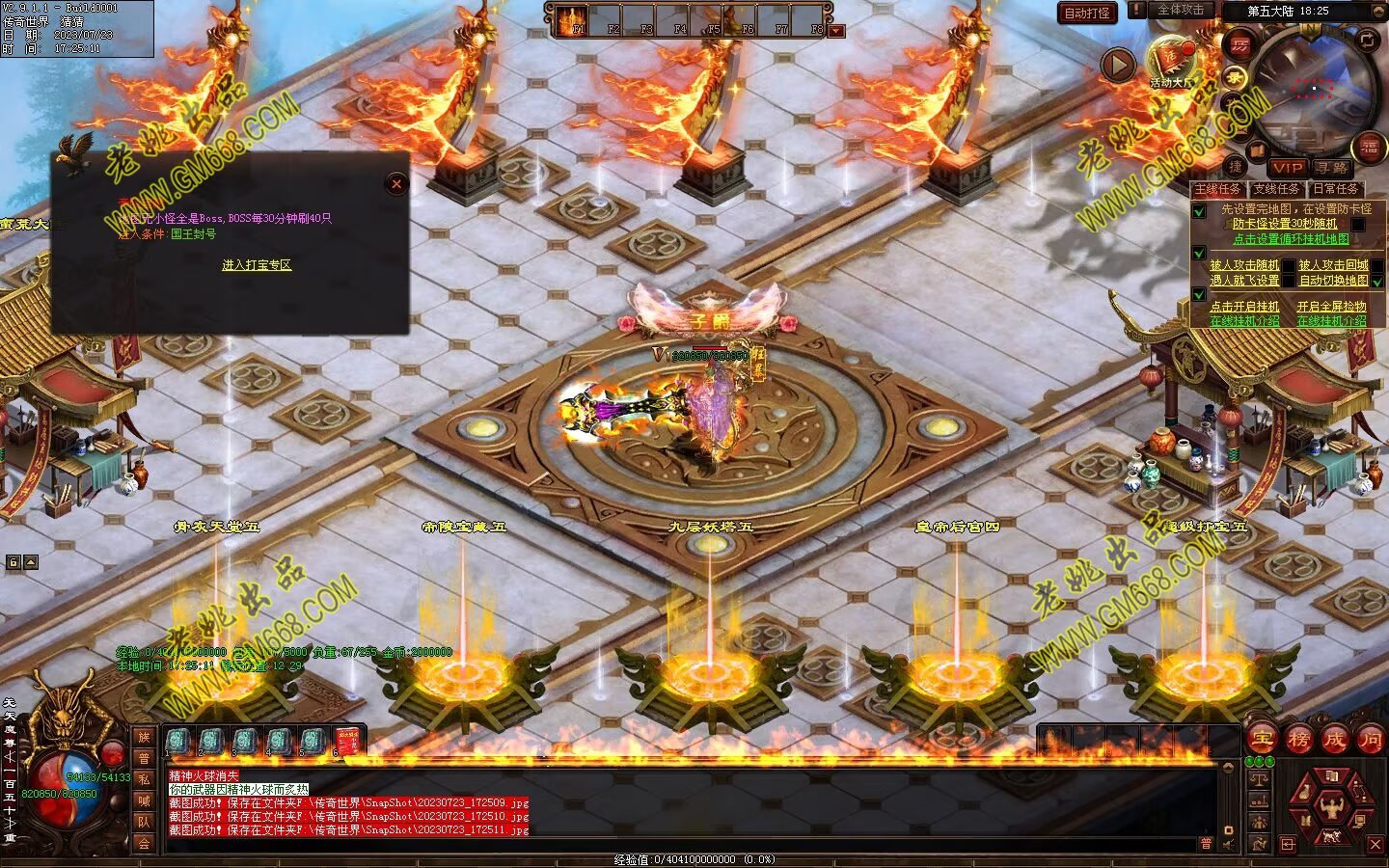Screen dimensions: 1389x868
Task: Open the VIP panel
Action: point(1287,168)
